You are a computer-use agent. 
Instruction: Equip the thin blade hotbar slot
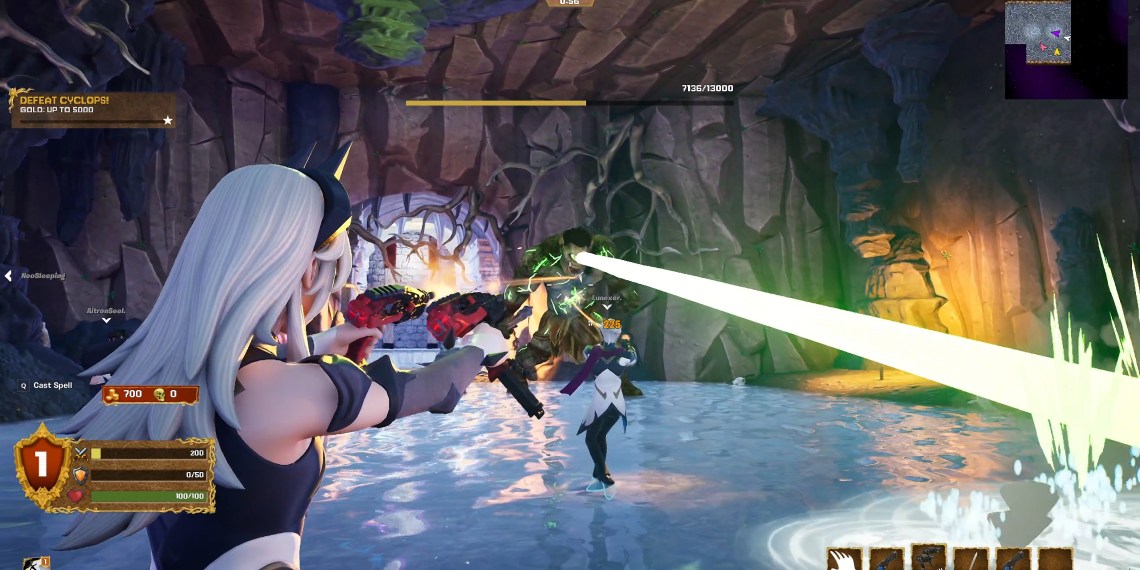pos(971,559)
